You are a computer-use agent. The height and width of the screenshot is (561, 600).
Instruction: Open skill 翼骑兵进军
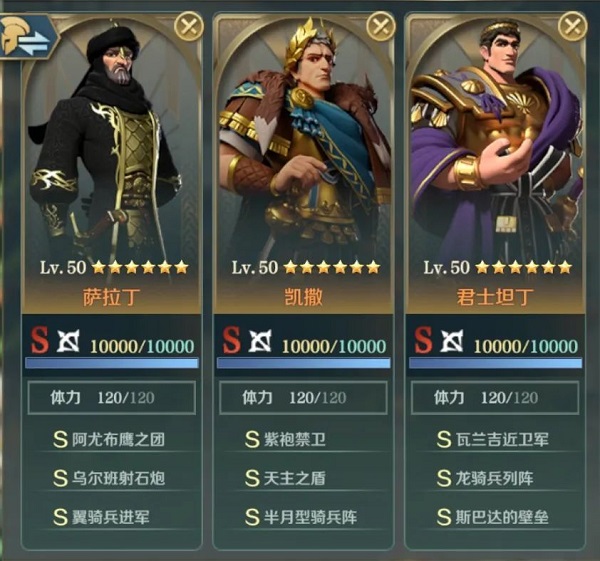(x=110, y=517)
